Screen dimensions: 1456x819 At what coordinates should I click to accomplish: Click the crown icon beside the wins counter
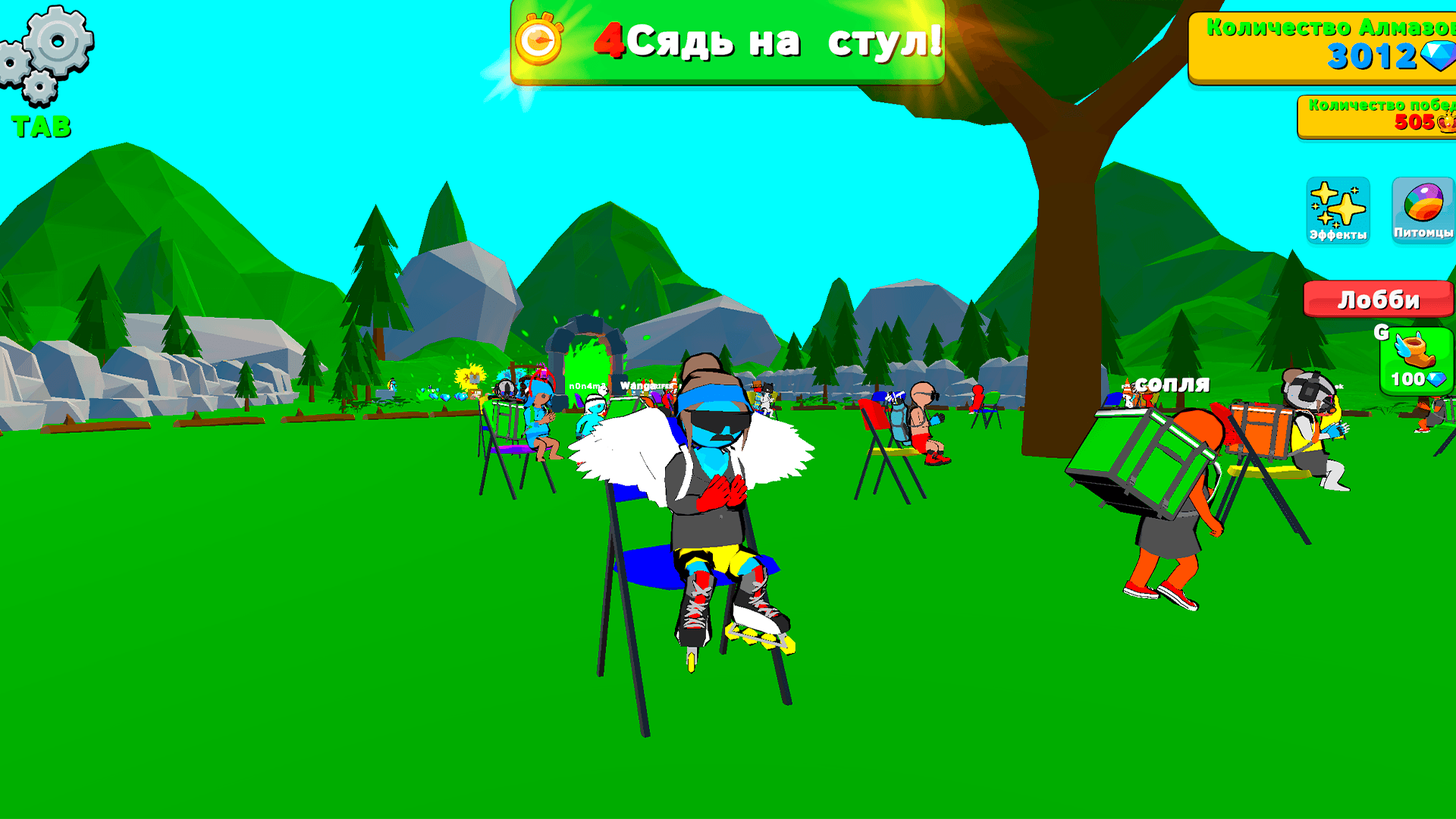click(x=1445, y=121)
